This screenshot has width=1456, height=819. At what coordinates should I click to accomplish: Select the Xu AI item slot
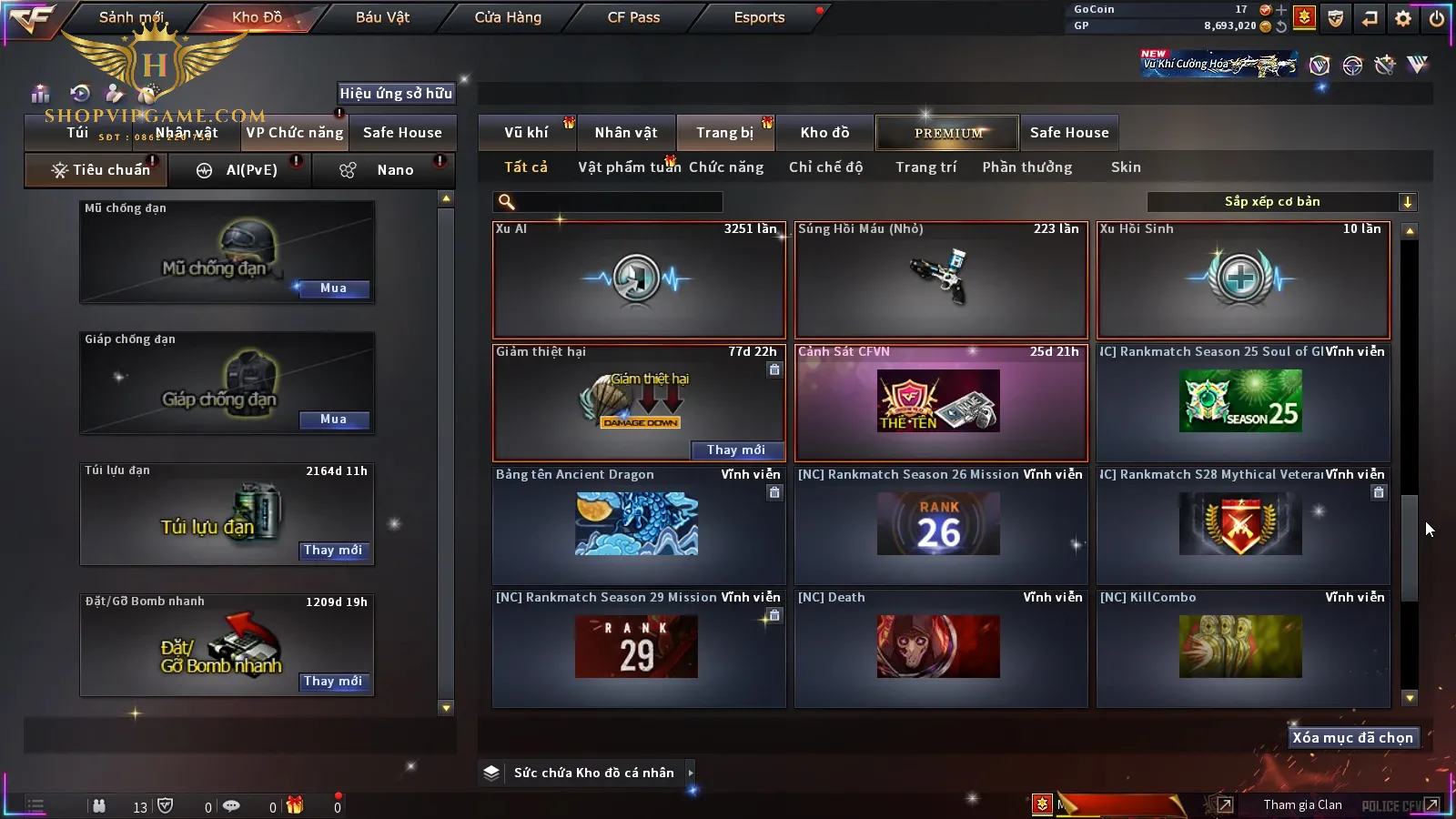638,280
